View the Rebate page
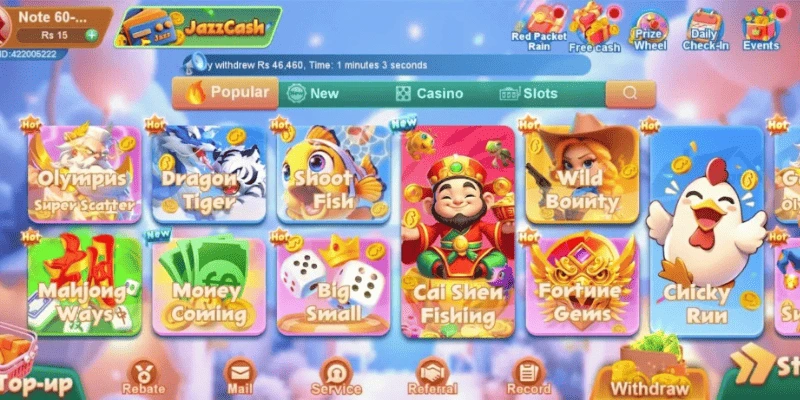This screenshot has width=800, height=400. [143, 377]
